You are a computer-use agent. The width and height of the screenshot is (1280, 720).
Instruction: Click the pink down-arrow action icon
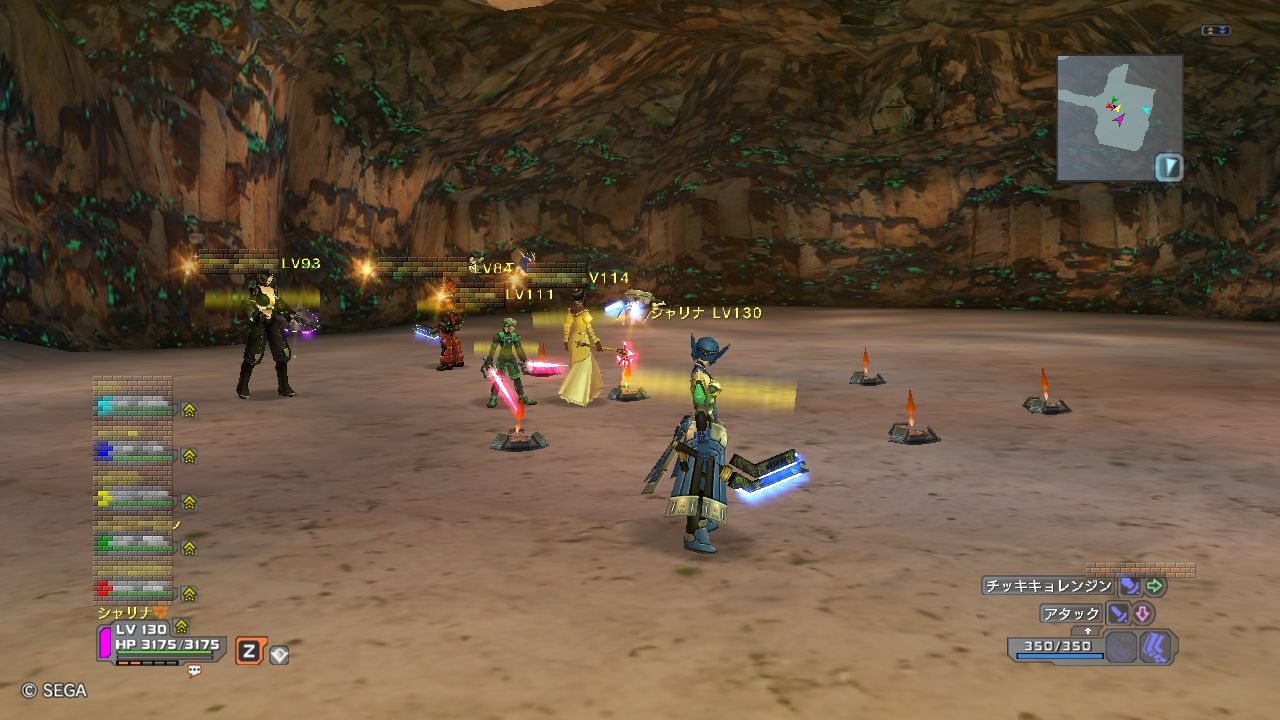click(x=1142, y=614)
